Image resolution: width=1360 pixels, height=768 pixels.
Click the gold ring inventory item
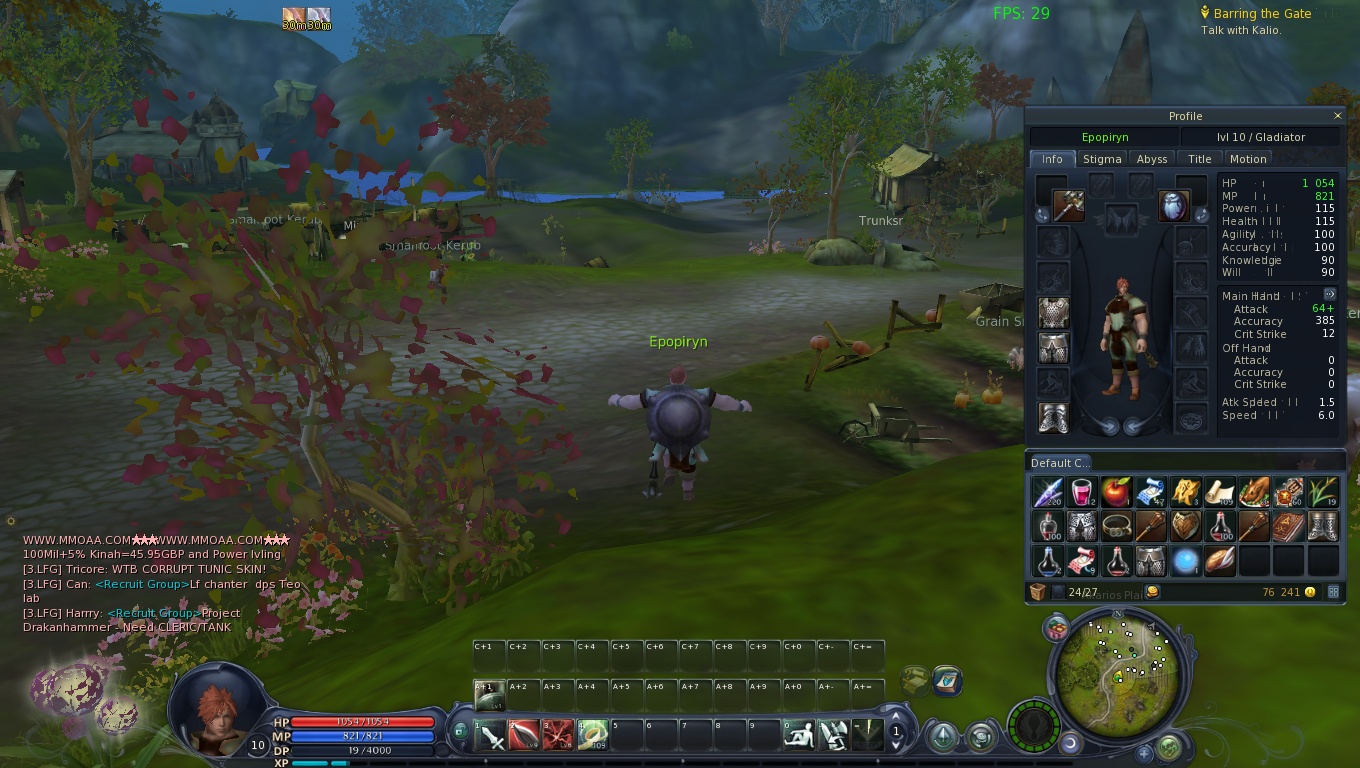click(1116, 526)
